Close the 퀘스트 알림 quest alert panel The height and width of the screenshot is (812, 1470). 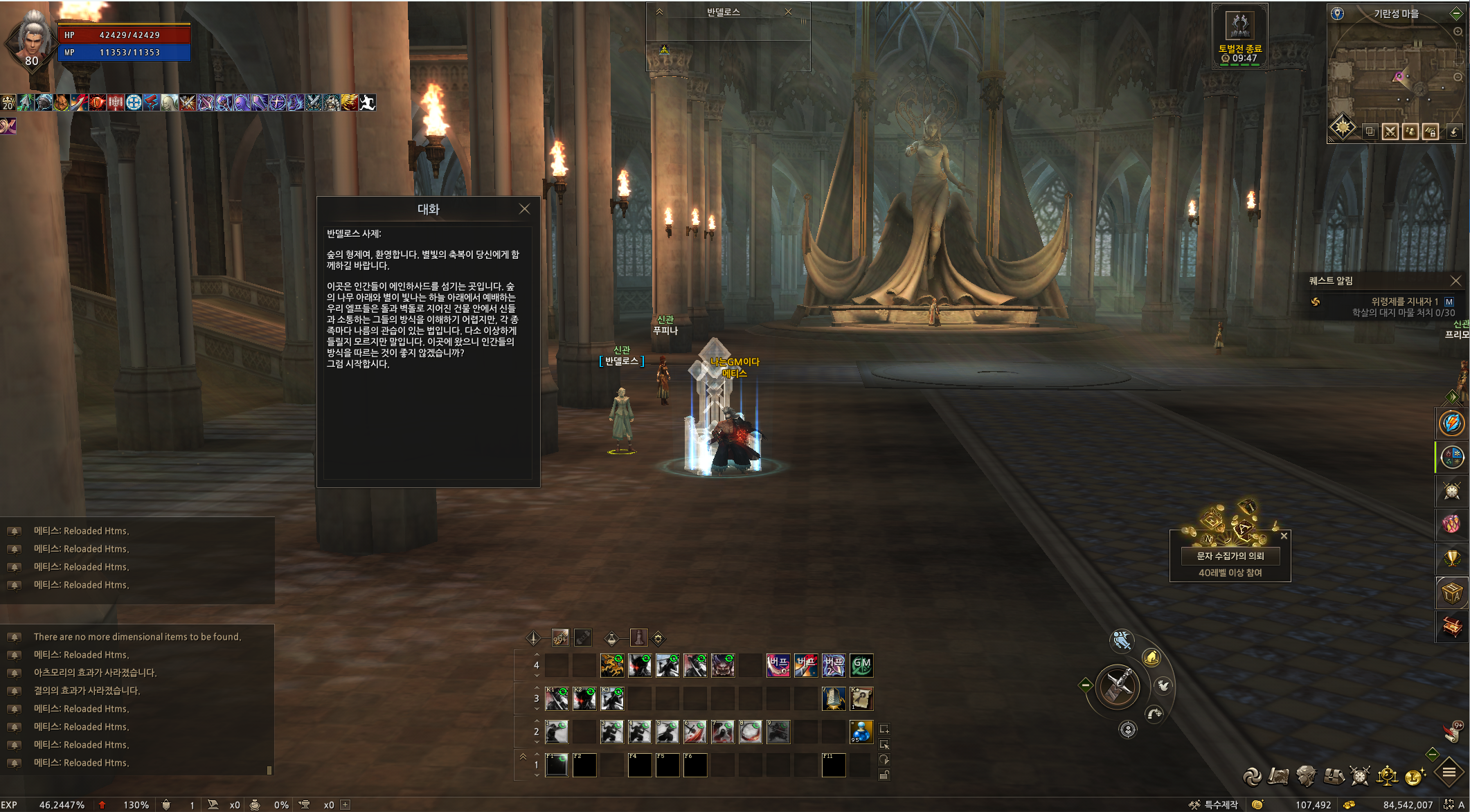click(1455, 280)
